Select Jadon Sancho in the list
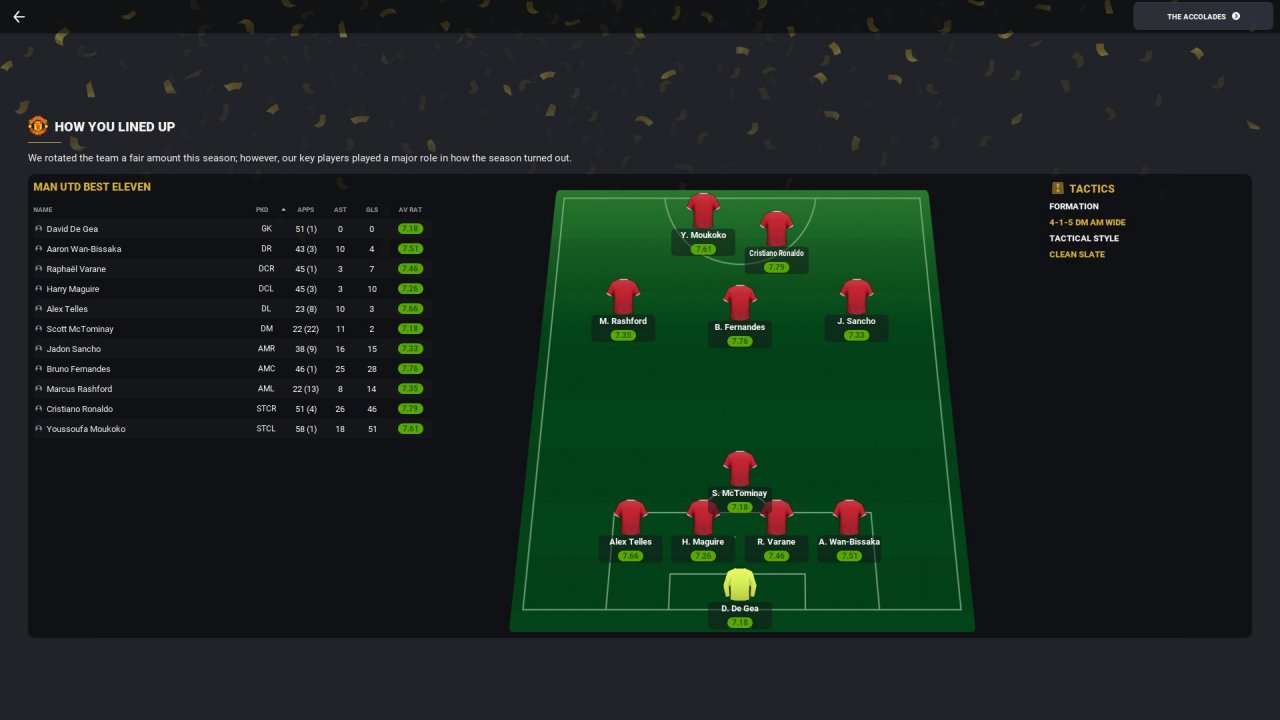The height and width of the screenshot is (720, 1280). tap(73, 349)
